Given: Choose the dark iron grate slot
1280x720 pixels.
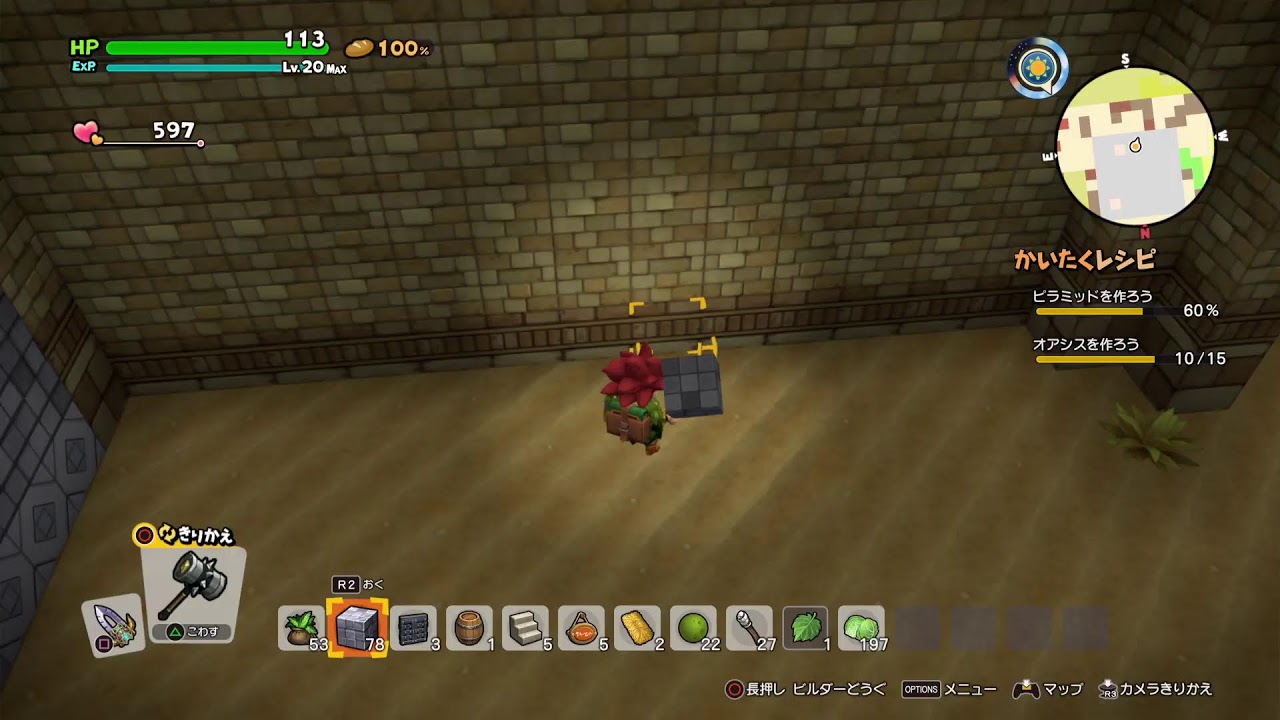Looking at the screenshot, I should click(413, 627).
